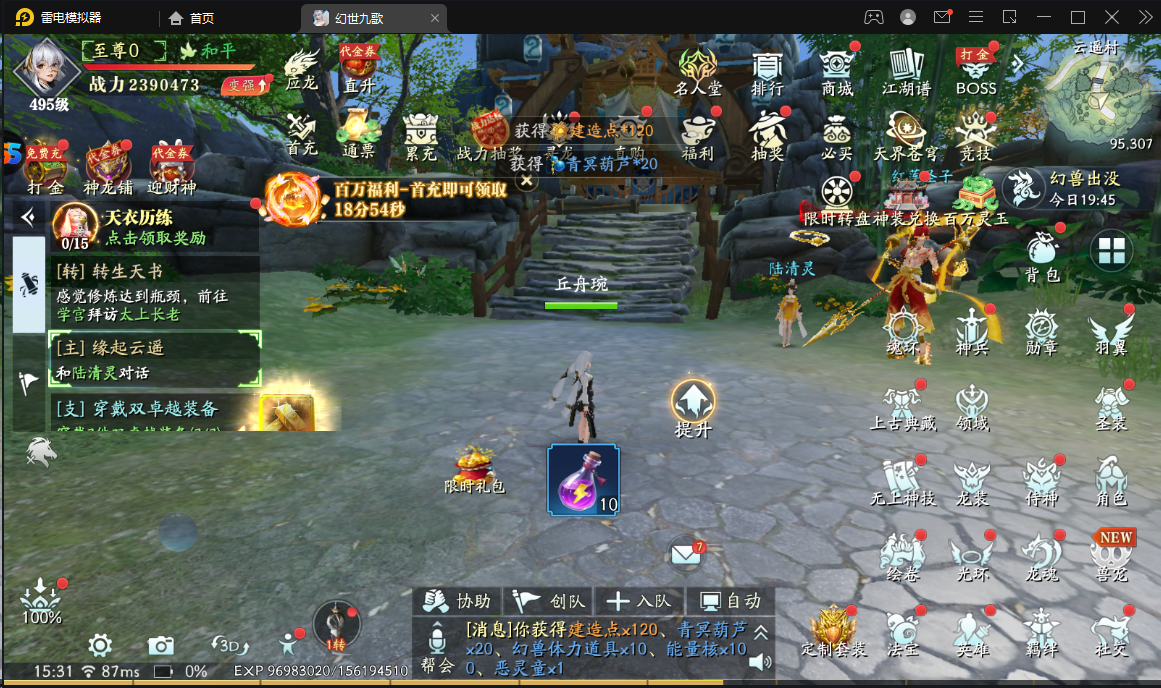Choose the 入队 join team button

pyautogui.click(x=640, y=601)
